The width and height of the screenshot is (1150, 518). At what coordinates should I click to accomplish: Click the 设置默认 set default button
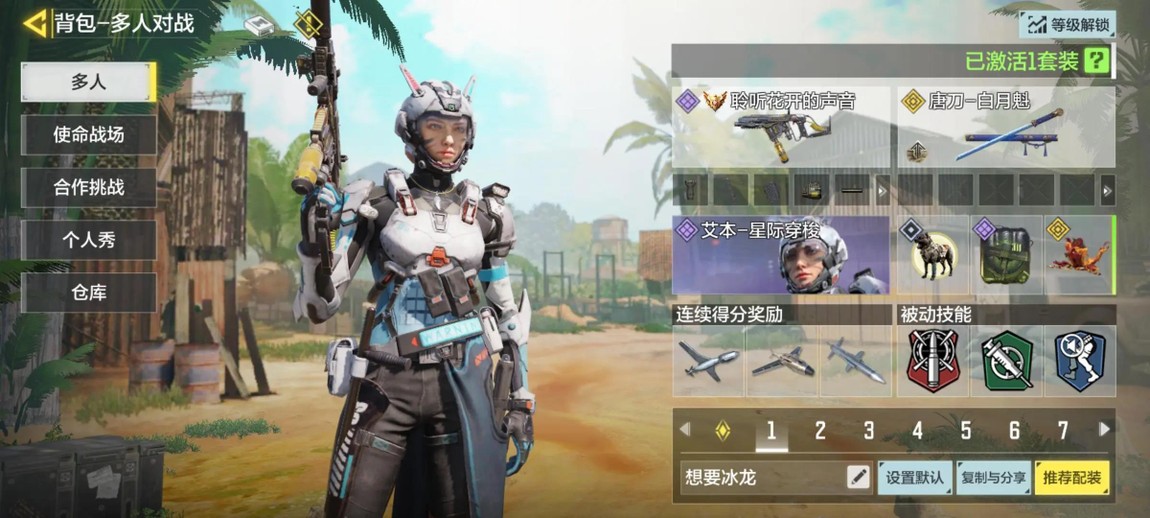point(914,478)
